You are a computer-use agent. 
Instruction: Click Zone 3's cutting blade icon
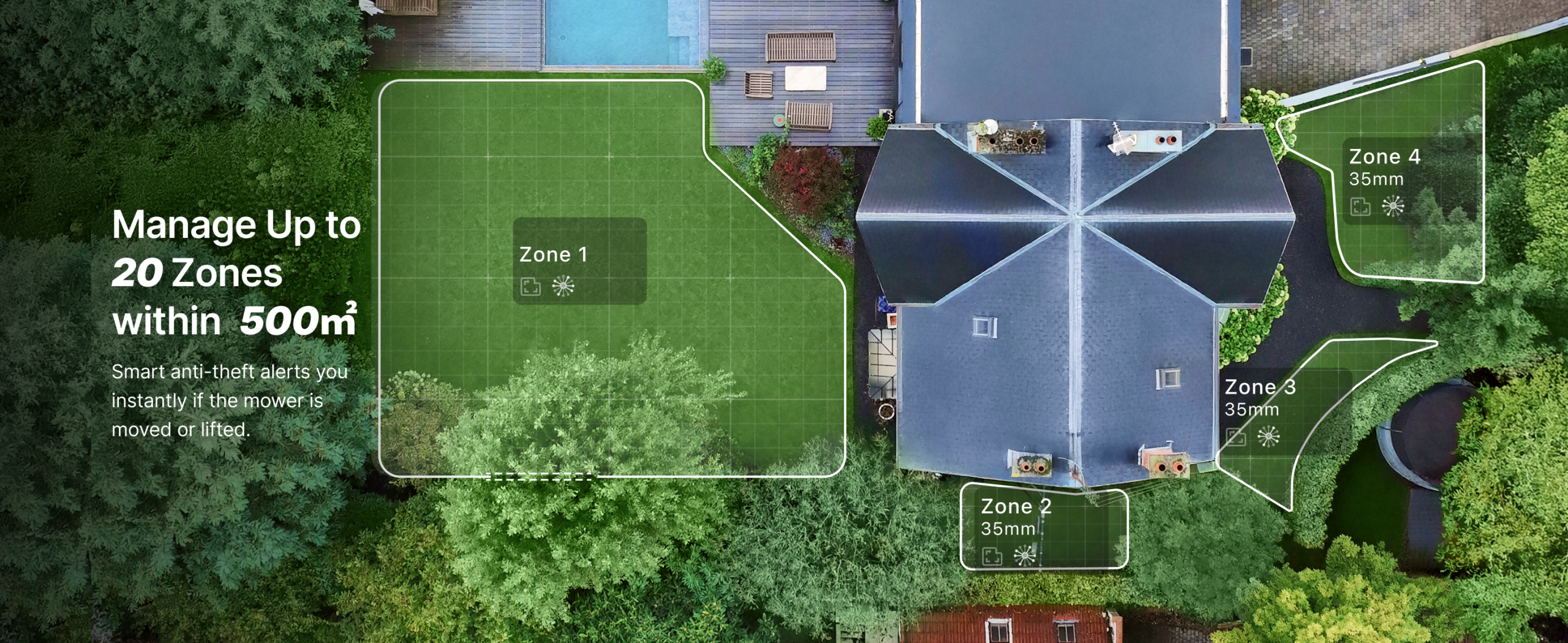1268,437
